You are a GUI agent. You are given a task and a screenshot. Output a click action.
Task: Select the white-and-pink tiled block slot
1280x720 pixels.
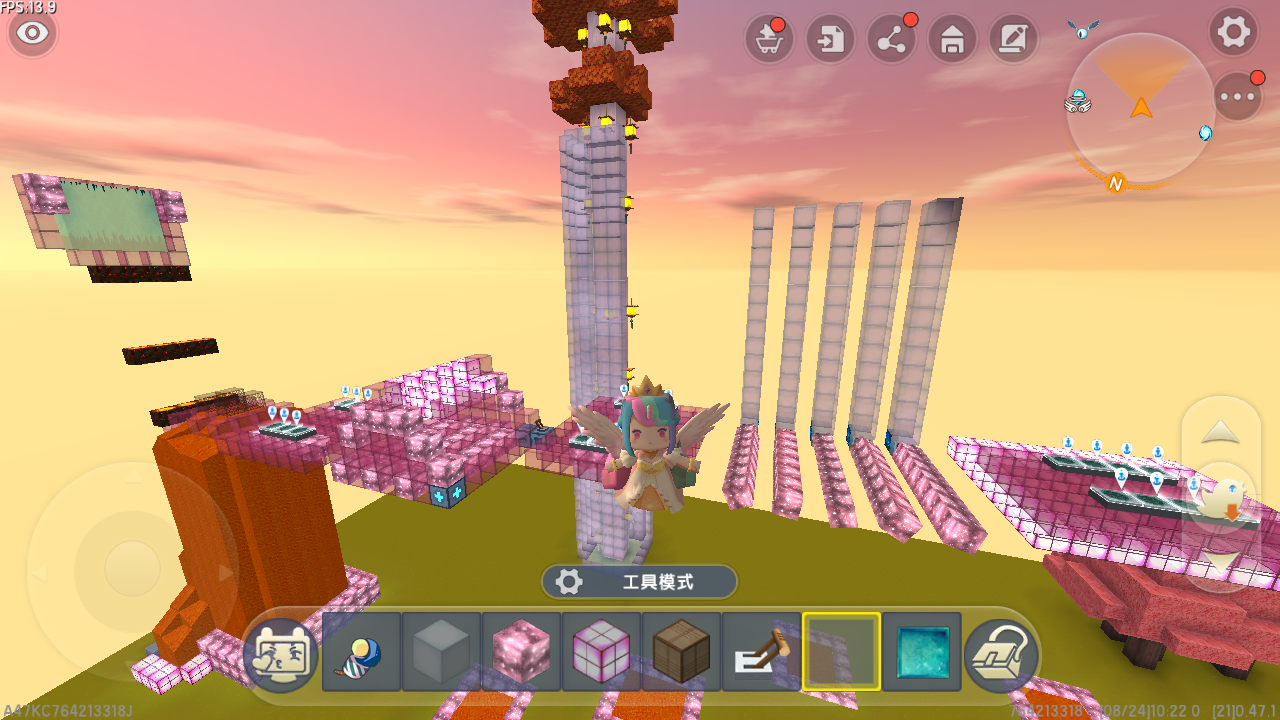click(601, 652)
